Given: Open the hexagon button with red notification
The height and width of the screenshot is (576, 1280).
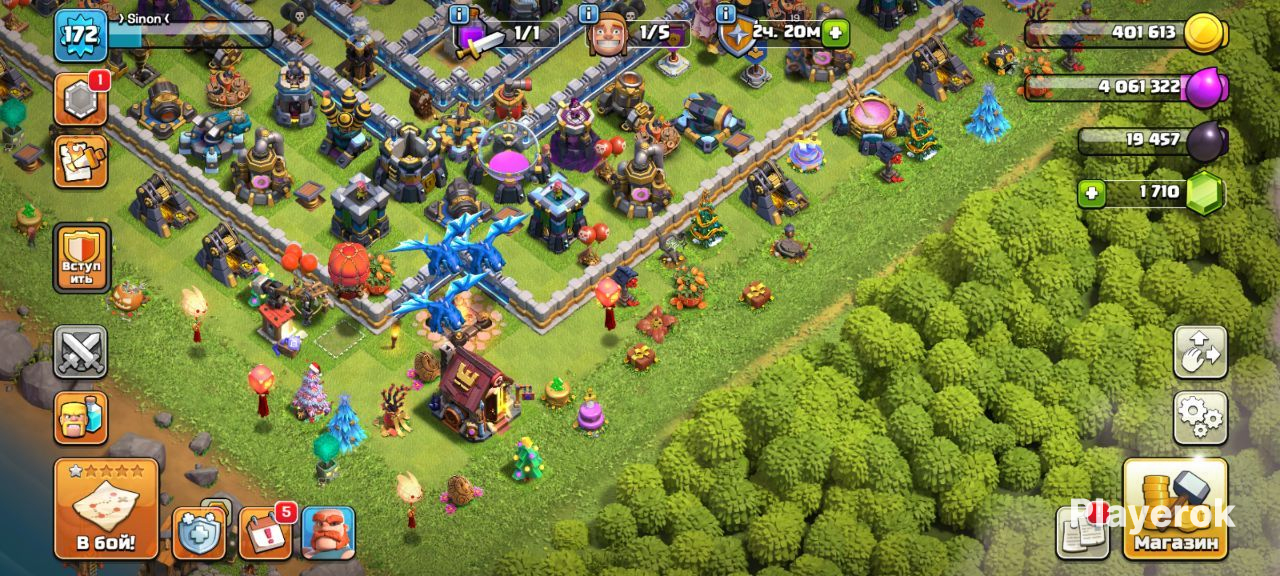Looking at the screenshot, I should [x=80, y=99].
